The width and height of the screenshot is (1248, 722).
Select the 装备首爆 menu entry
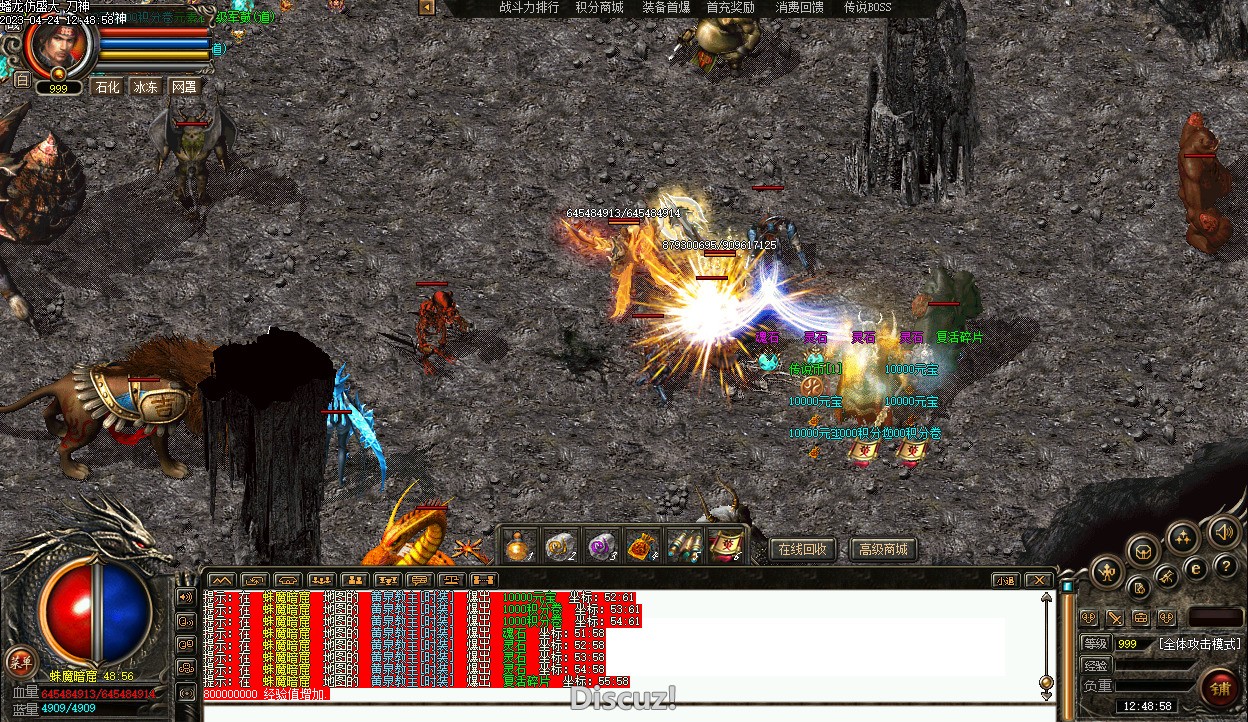(x=666, y=8)
